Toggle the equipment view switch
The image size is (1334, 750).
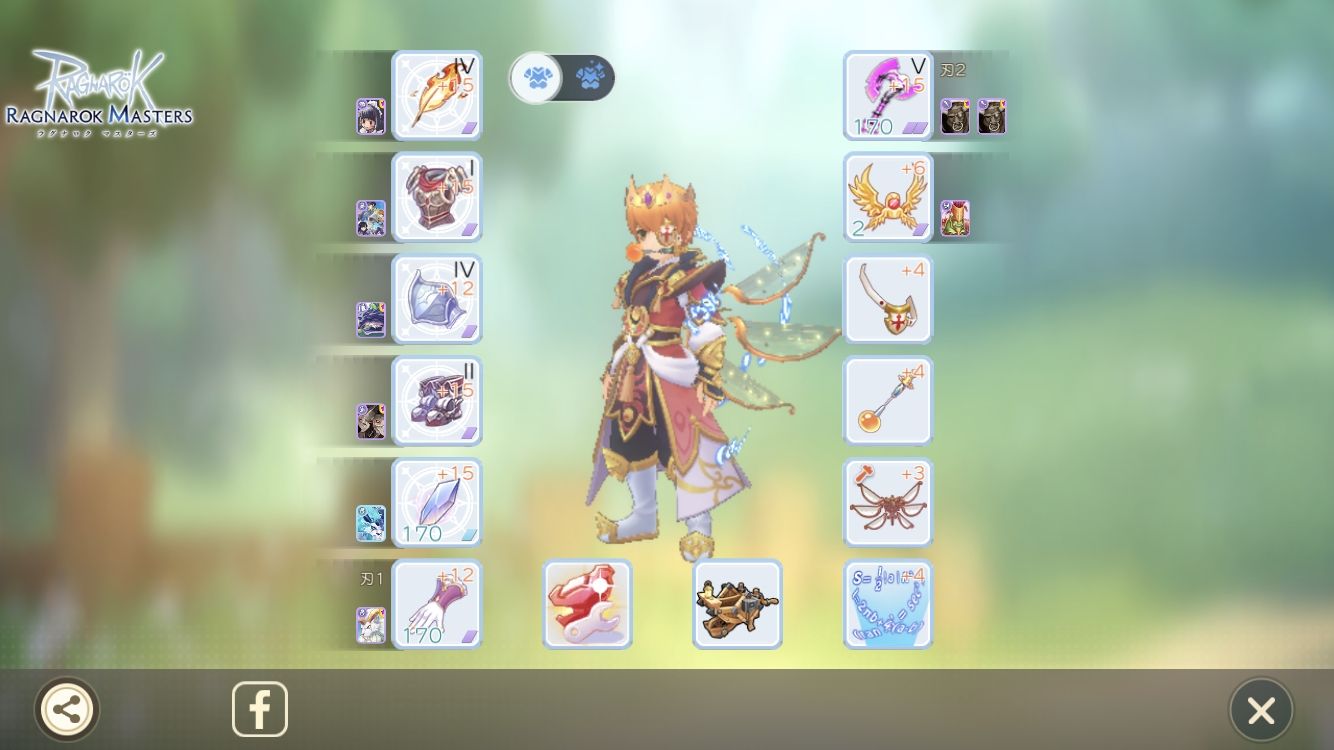[x=562, y=77]
